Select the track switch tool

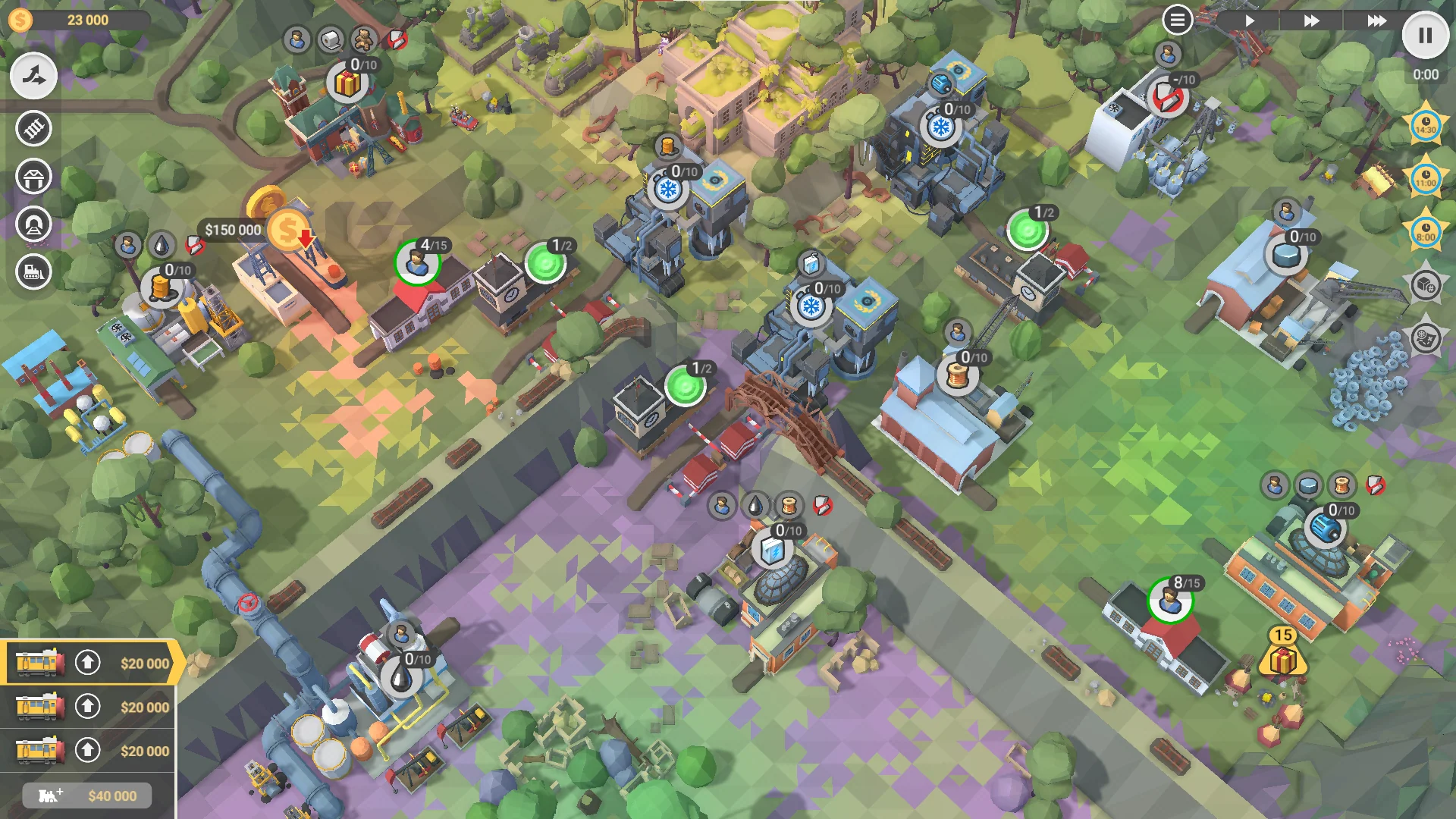click(33, 75)
